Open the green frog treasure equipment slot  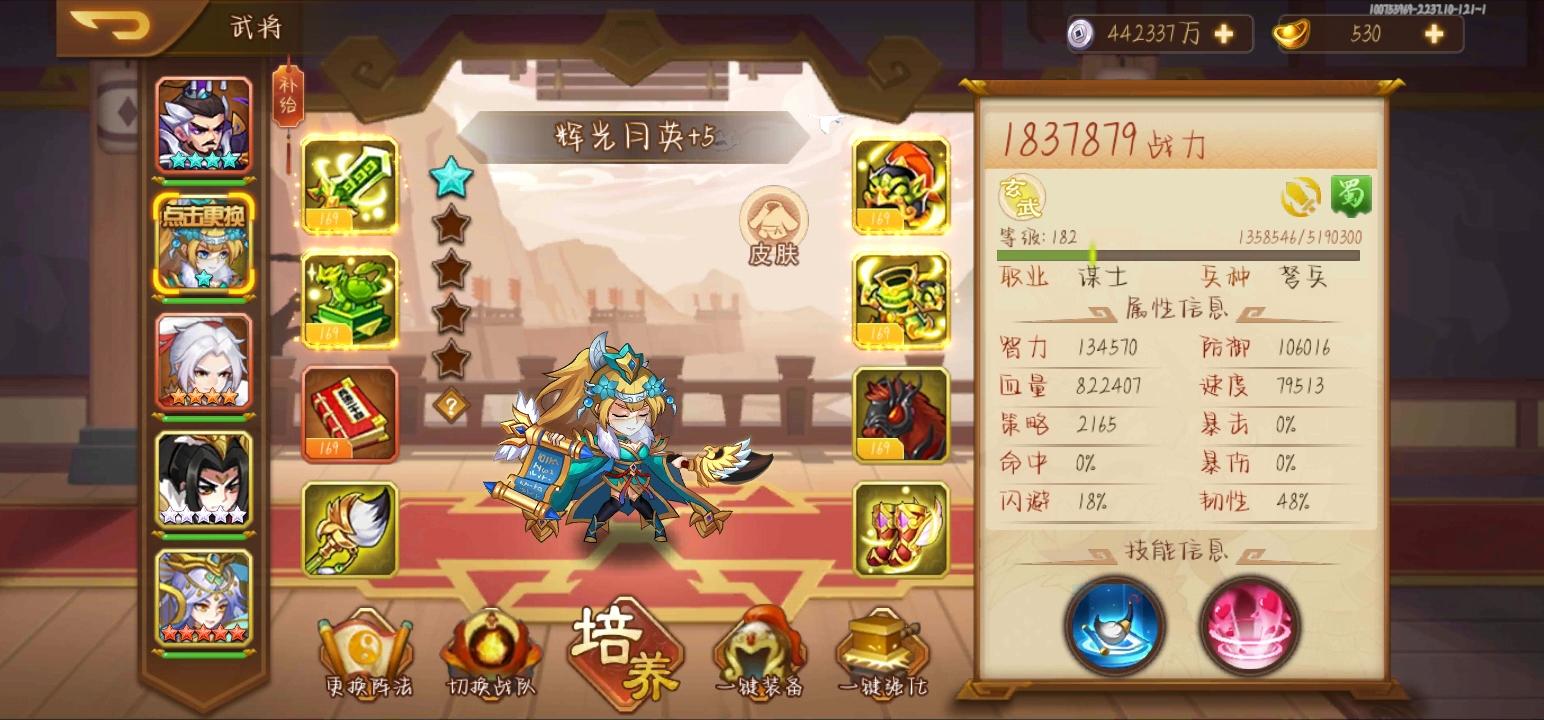[x=347, y=299]
